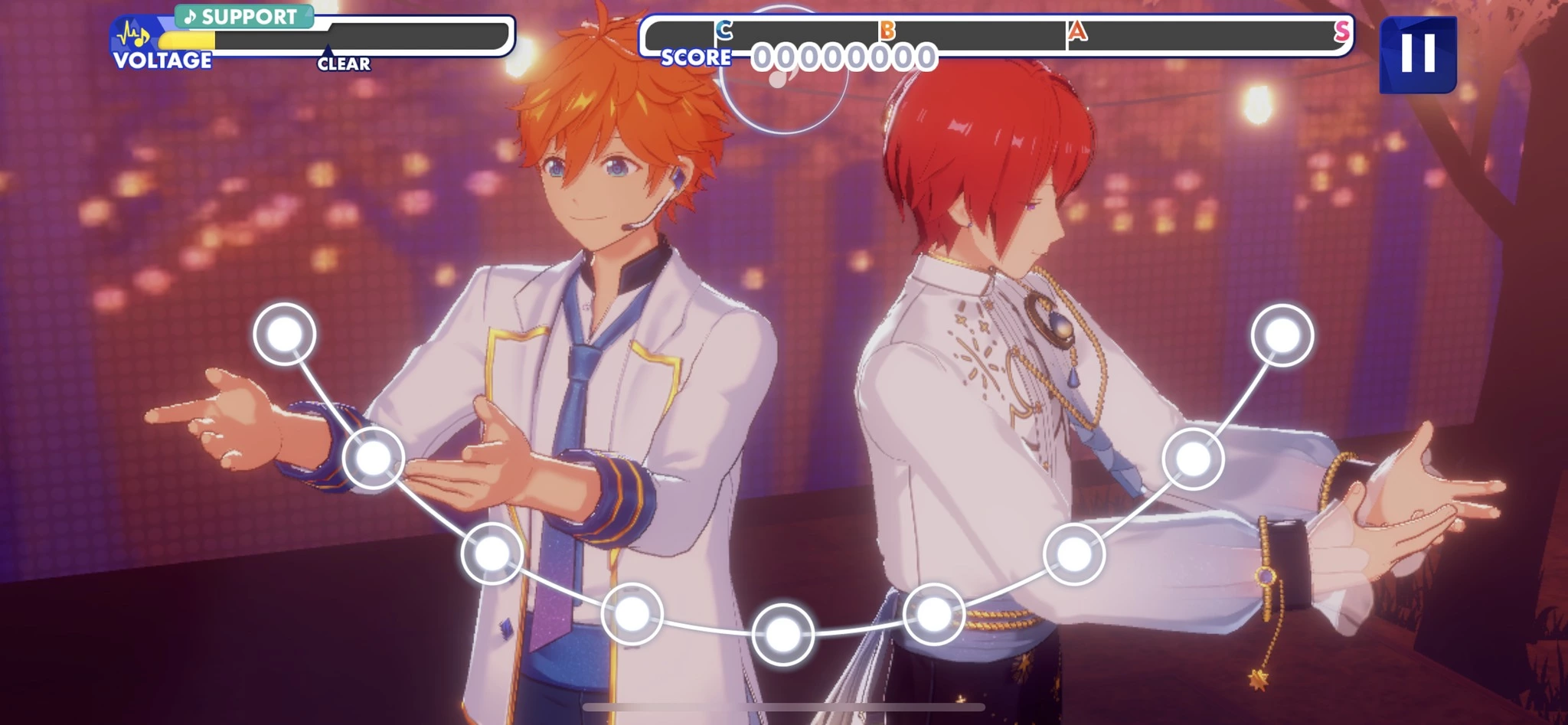The height and width of the screenshot is (725, 1568).
Task: Pause the live with the pause button
Action: 1417,54
